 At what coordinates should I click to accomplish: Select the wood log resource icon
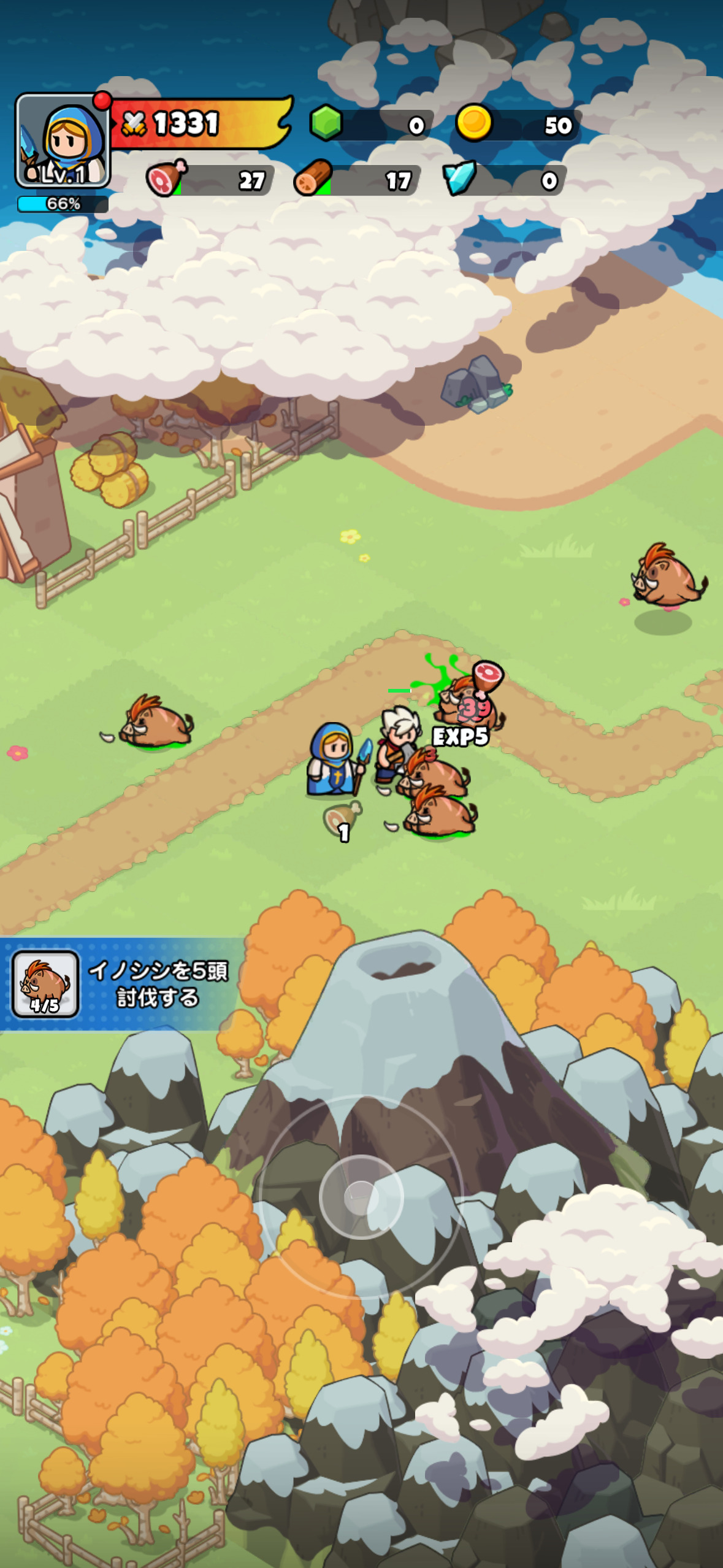(313, 179)
